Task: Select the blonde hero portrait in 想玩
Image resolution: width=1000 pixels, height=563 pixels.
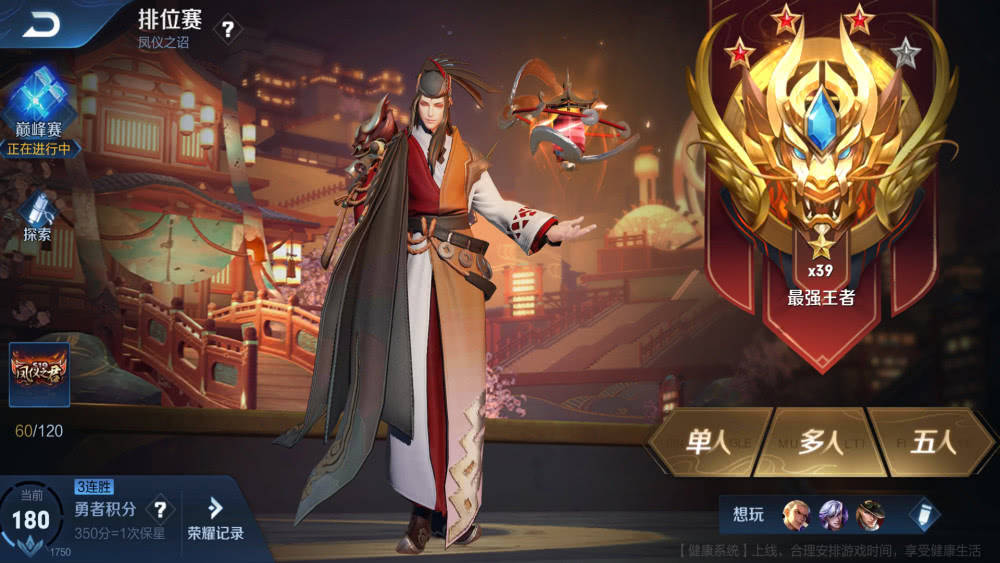Action: click(x=797, y=515)
